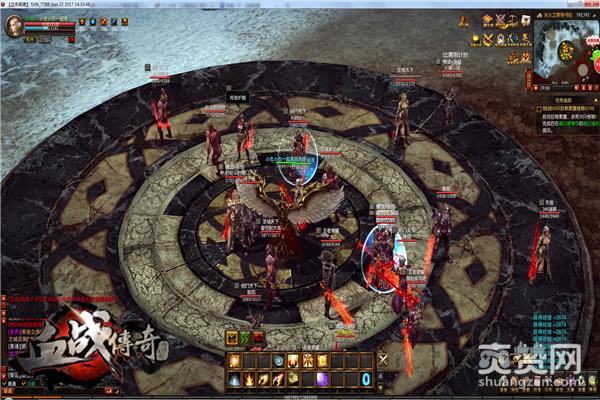Use the blue portal ring hotbar item
This screenshot has height=400, width=600.
[x=366, y=379]
